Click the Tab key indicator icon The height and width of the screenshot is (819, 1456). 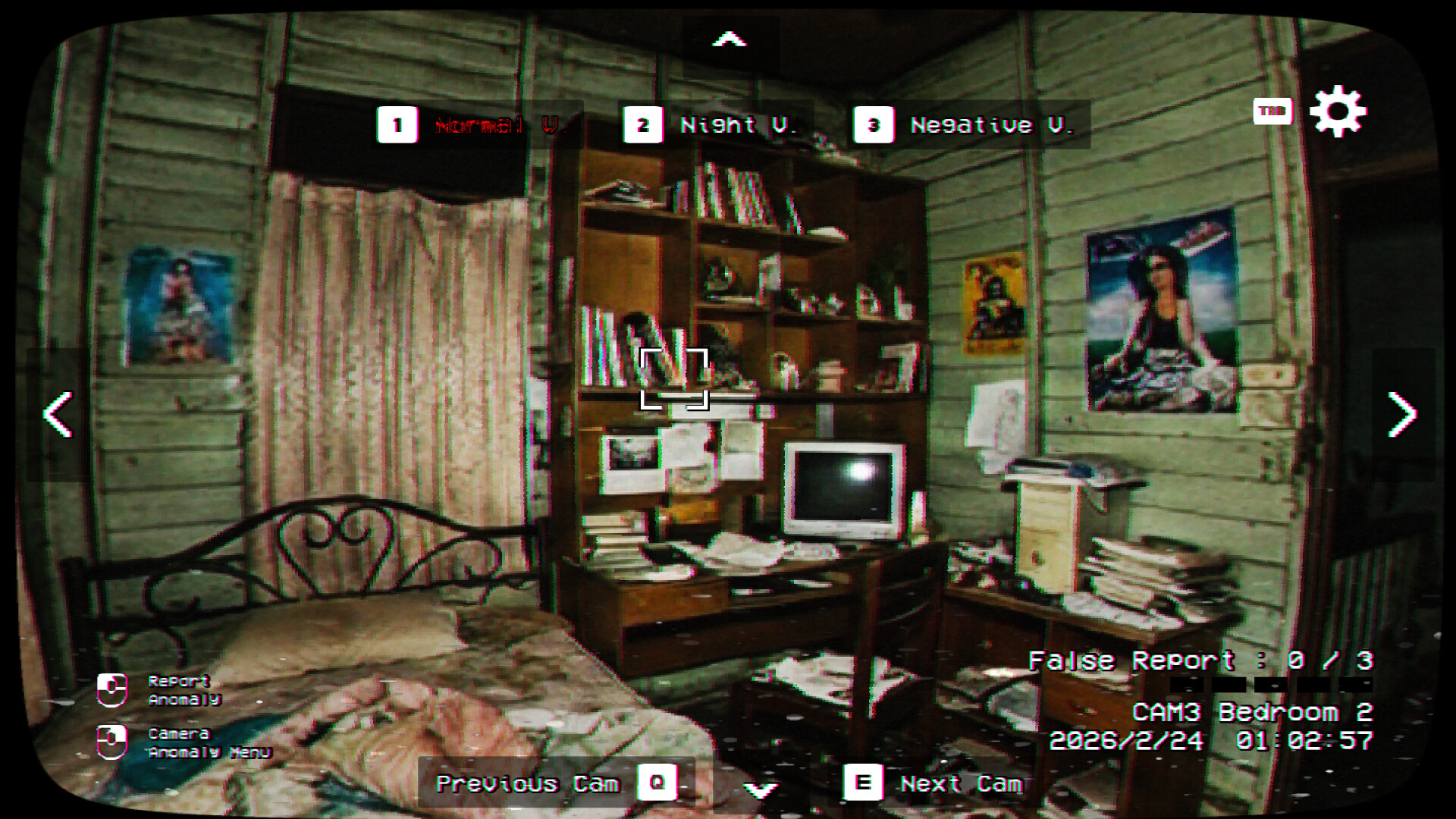click(x=1273, y=110)
